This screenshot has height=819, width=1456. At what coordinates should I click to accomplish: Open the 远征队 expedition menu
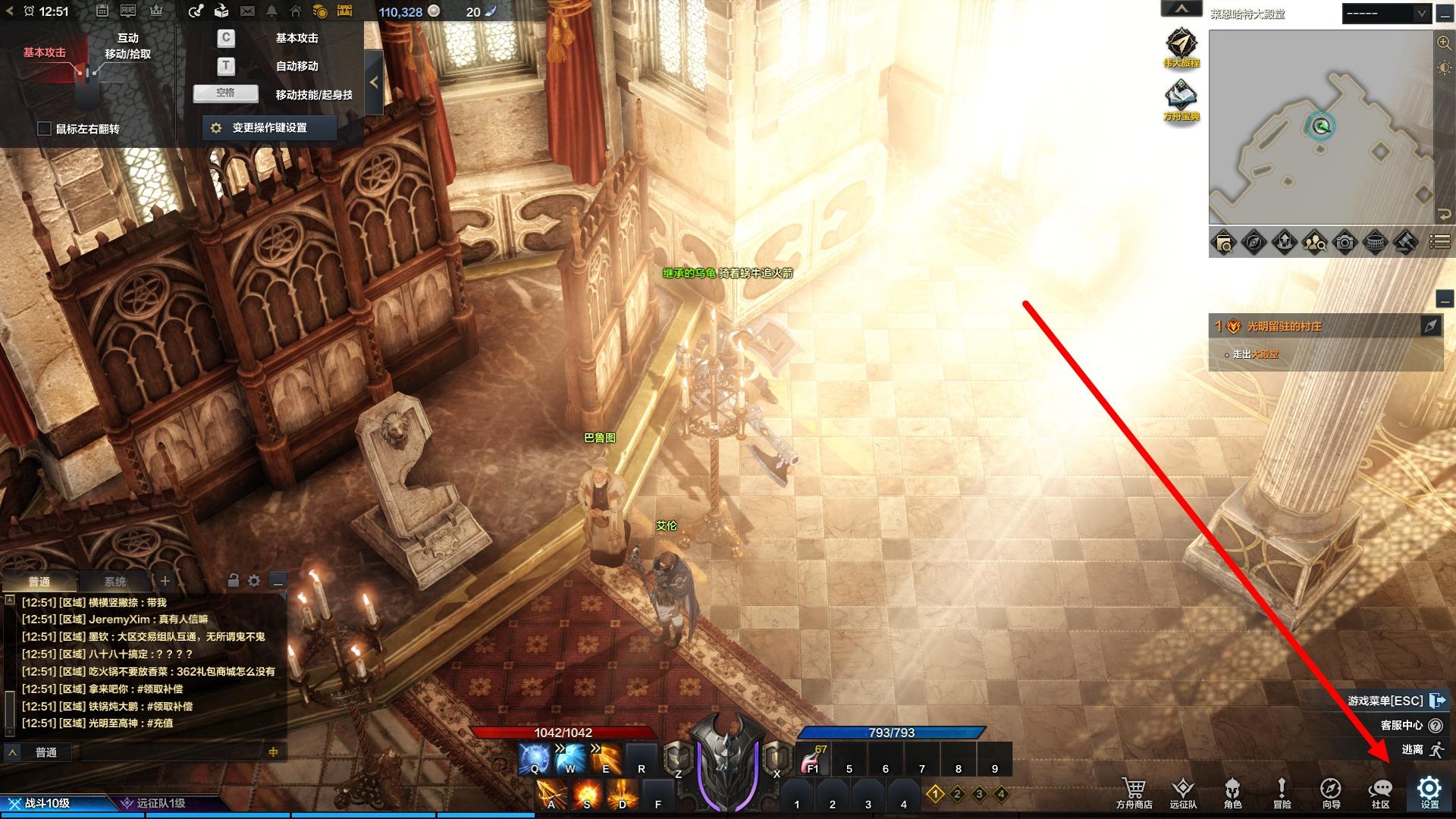(1183, 792)
